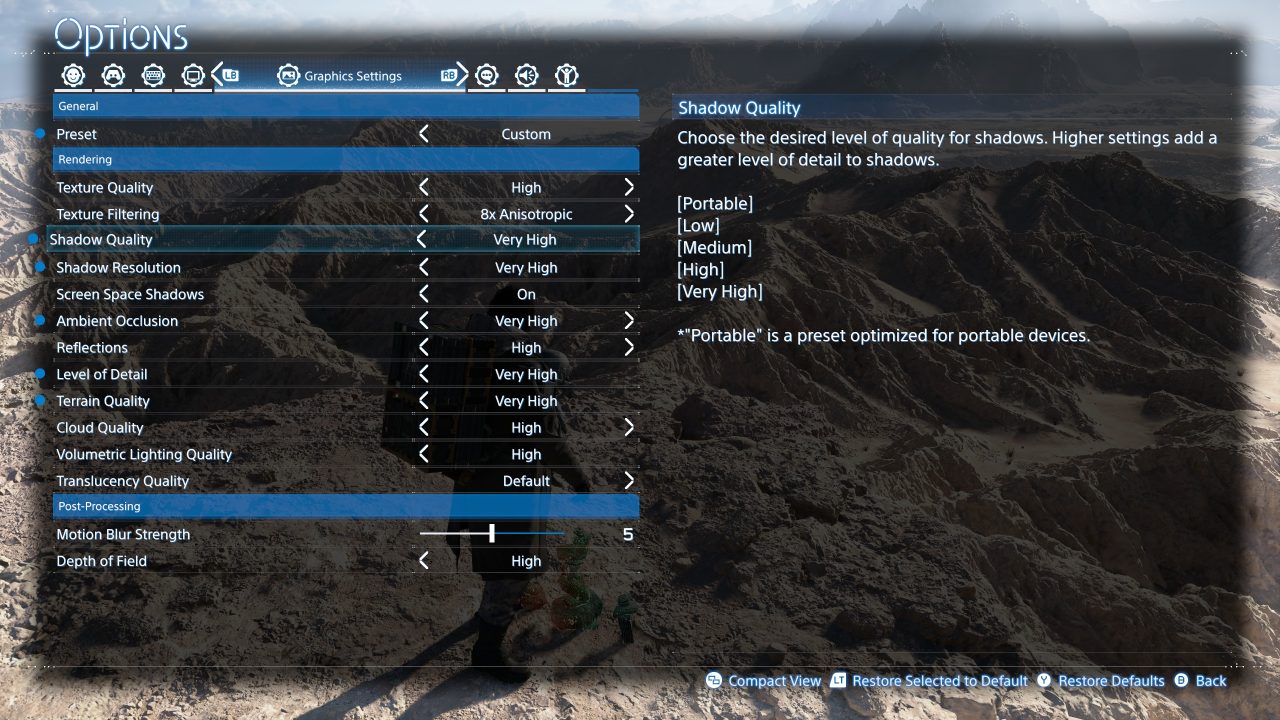The height and width of the screenshot is (720, 1280).
Task: Click the Graphics Settings image icon
Action: click(290, 74)
